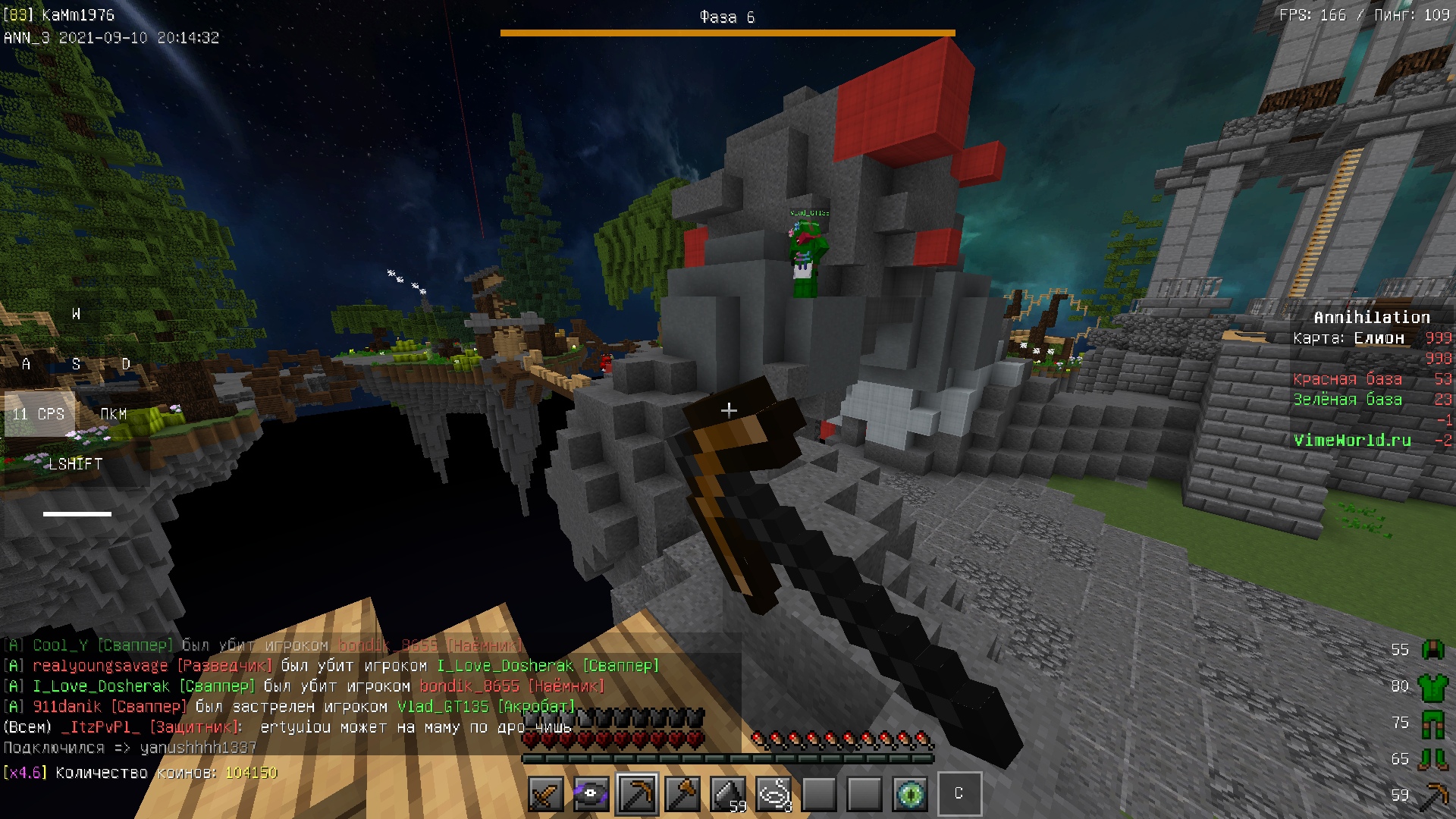Click the green chestplate durability icon
The width and height of the screenshot is (1456, 819).
pyautogui.click(x=1432, y=686)
